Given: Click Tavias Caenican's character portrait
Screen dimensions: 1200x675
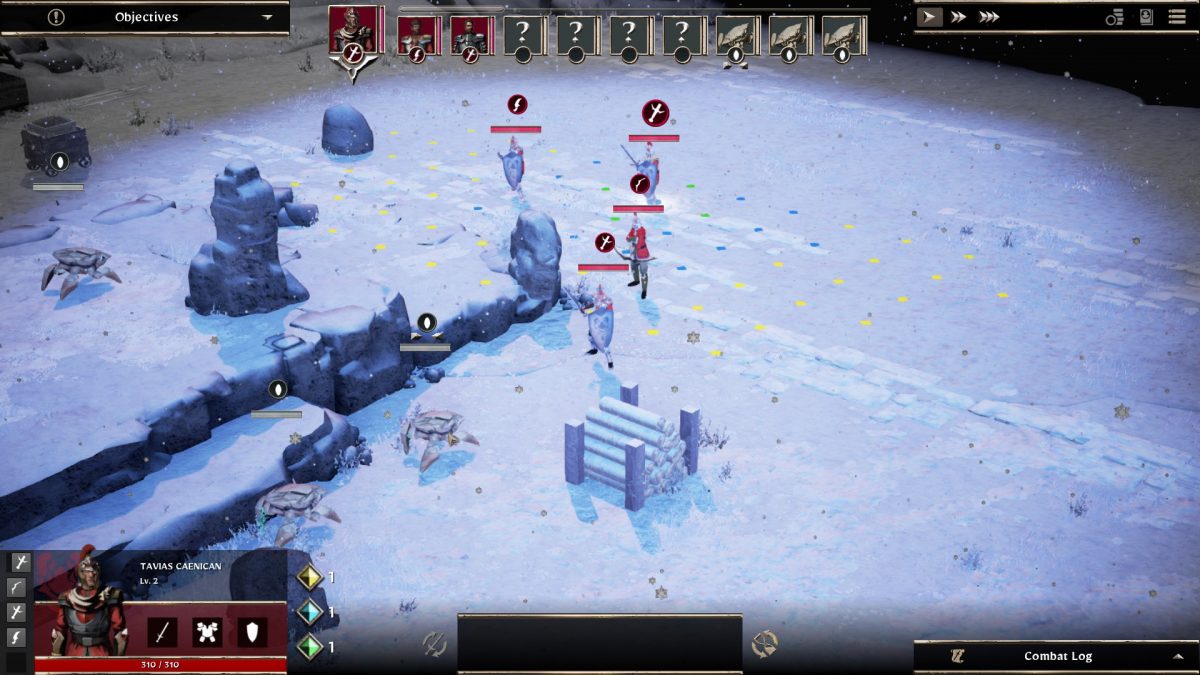Looking at the screenshot, I should pos(87,610).
